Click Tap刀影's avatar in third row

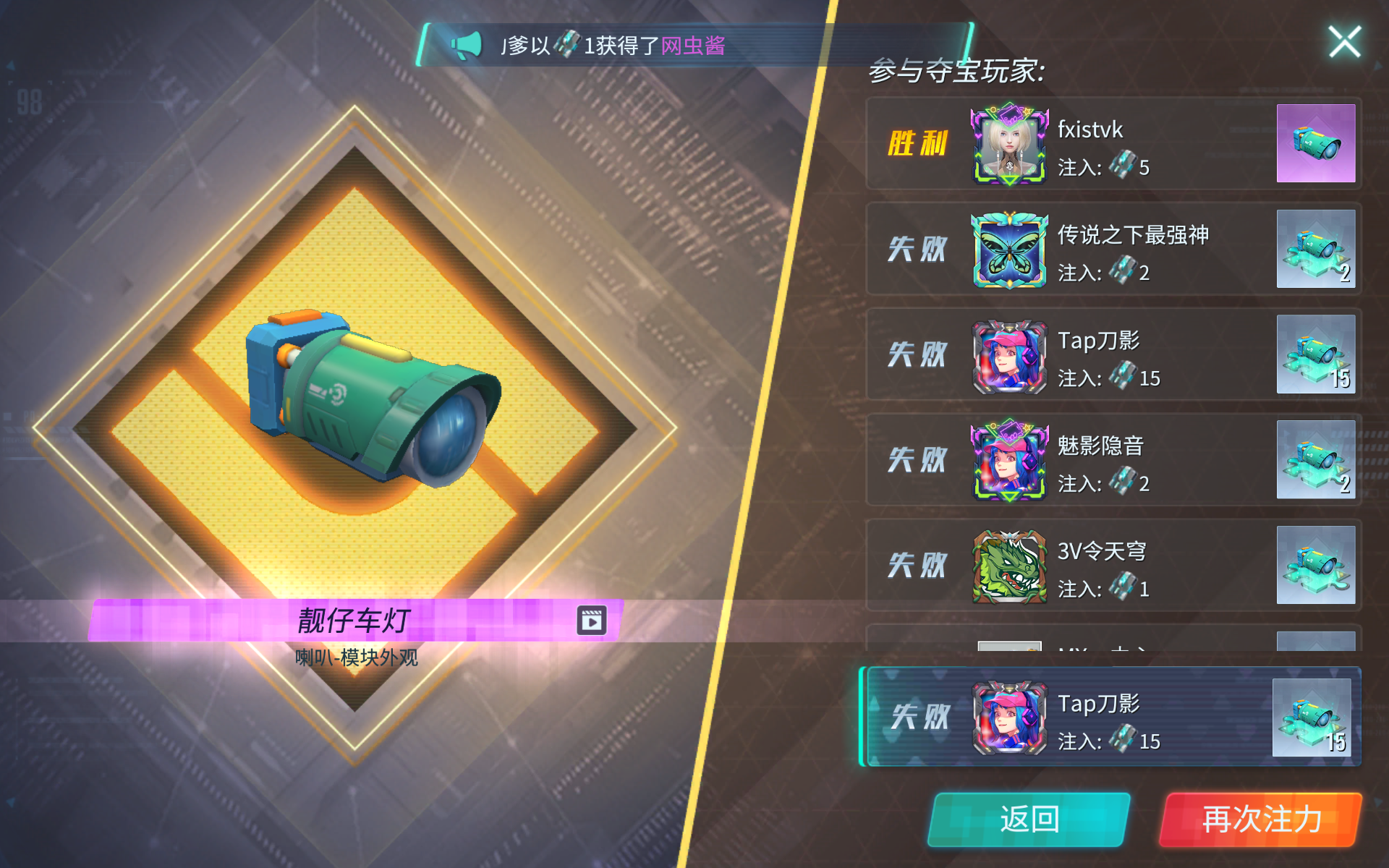click(x=1008, y=355)
